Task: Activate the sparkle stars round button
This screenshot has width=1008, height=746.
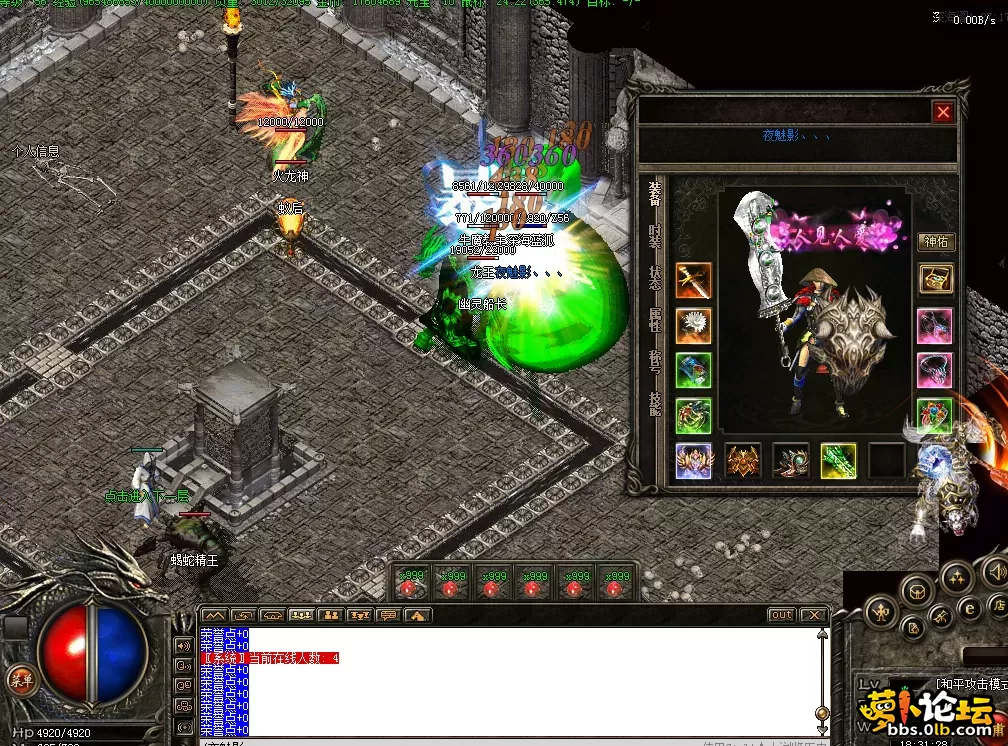Action: coord(958,578)
